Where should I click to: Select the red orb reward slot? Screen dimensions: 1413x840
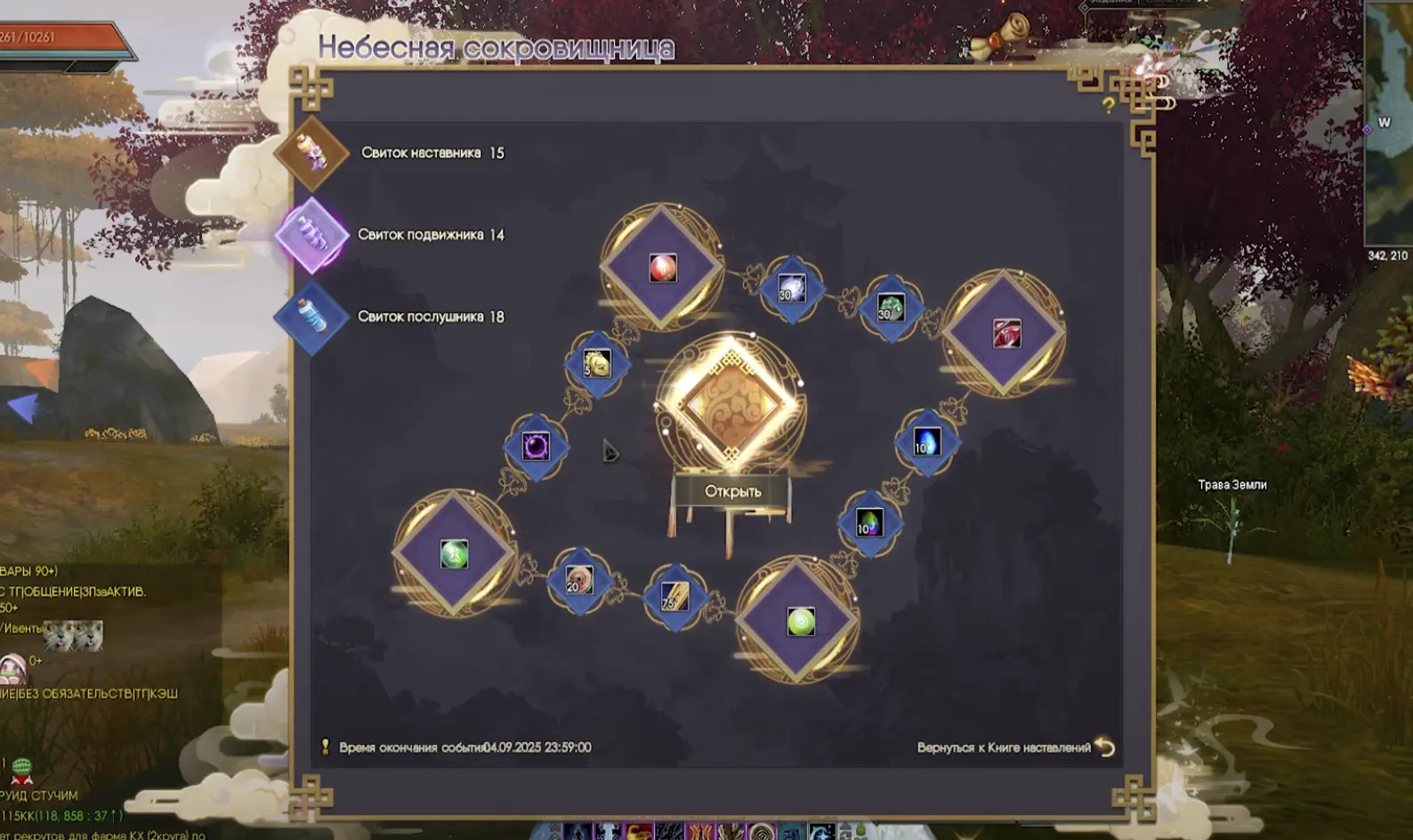662,267
